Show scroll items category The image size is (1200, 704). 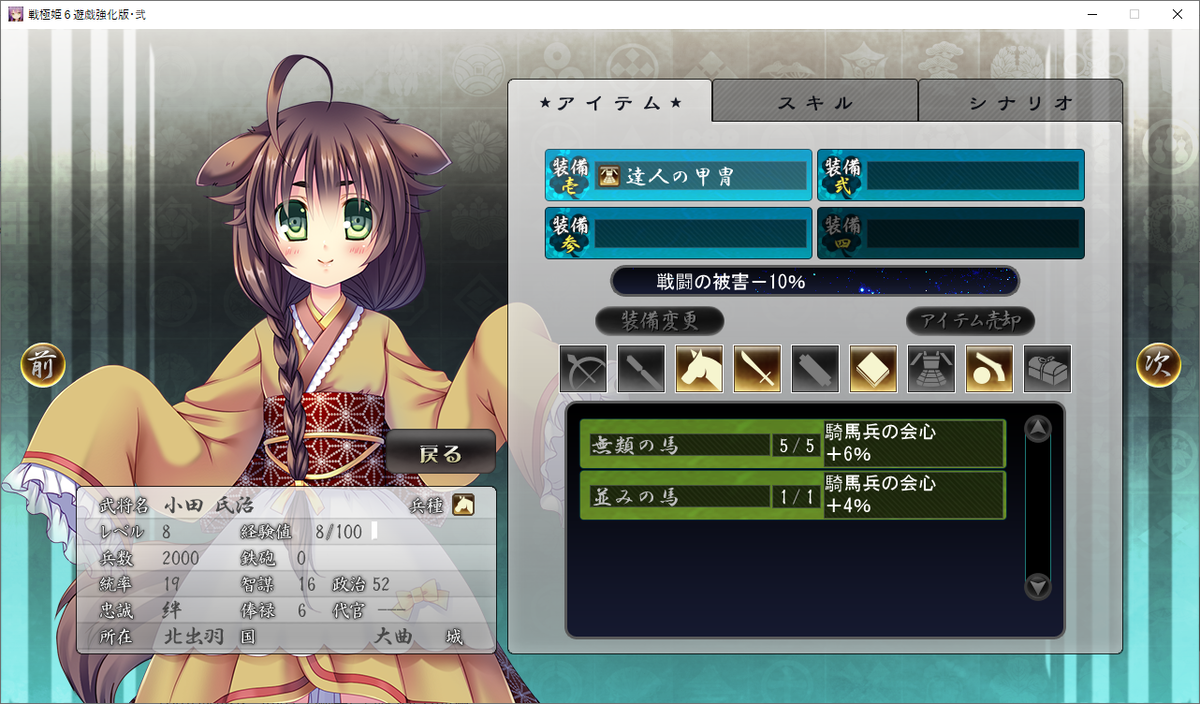click(816, 369)
